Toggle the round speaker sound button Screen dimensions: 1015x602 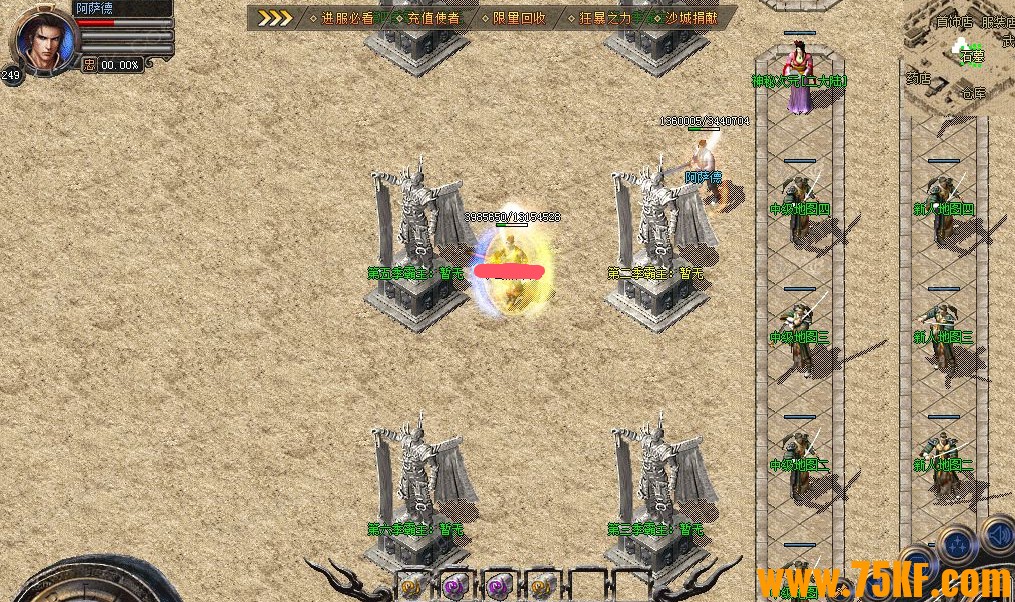click(998, 535)
